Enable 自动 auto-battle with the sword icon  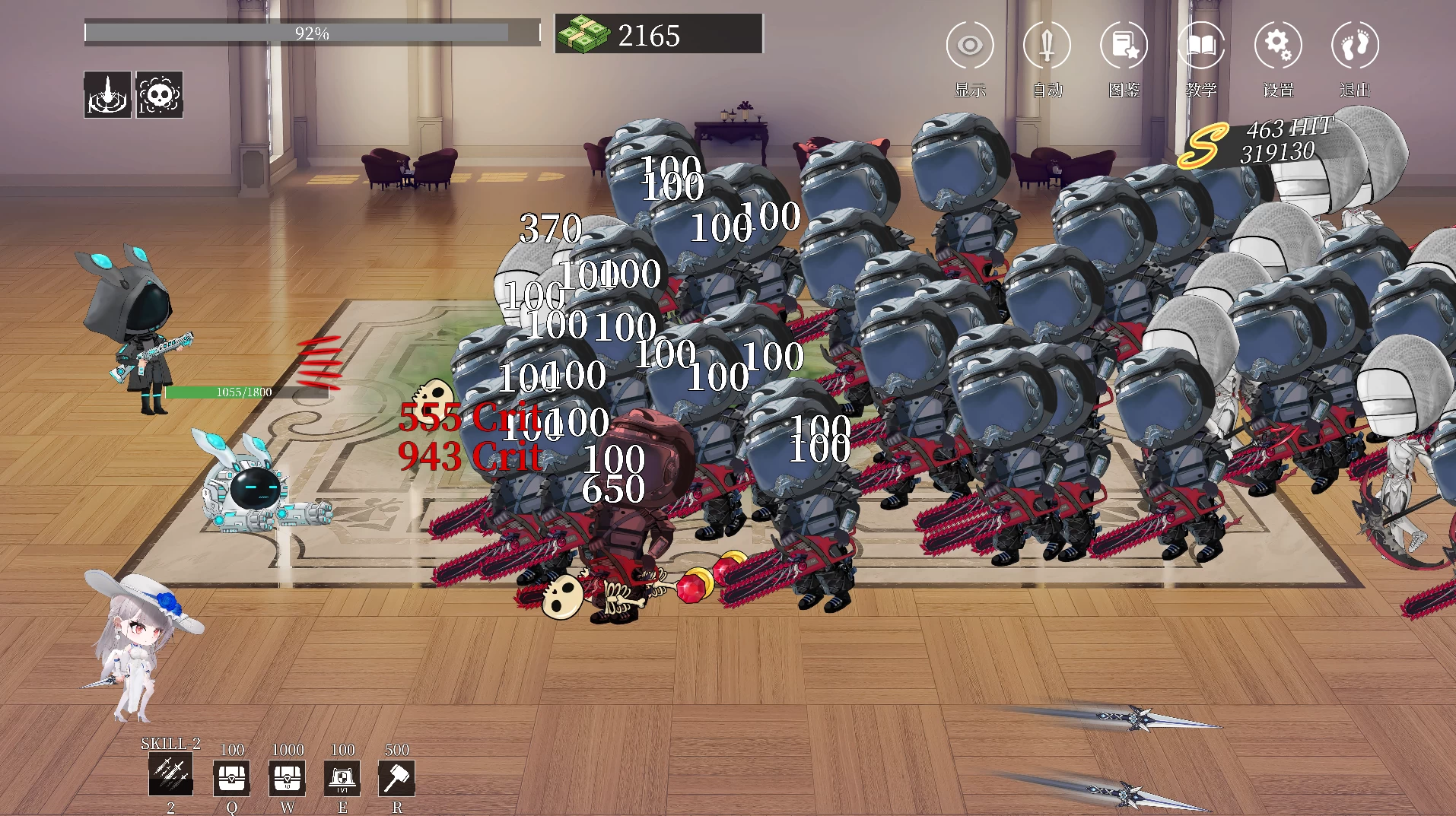pos(1047,45)
